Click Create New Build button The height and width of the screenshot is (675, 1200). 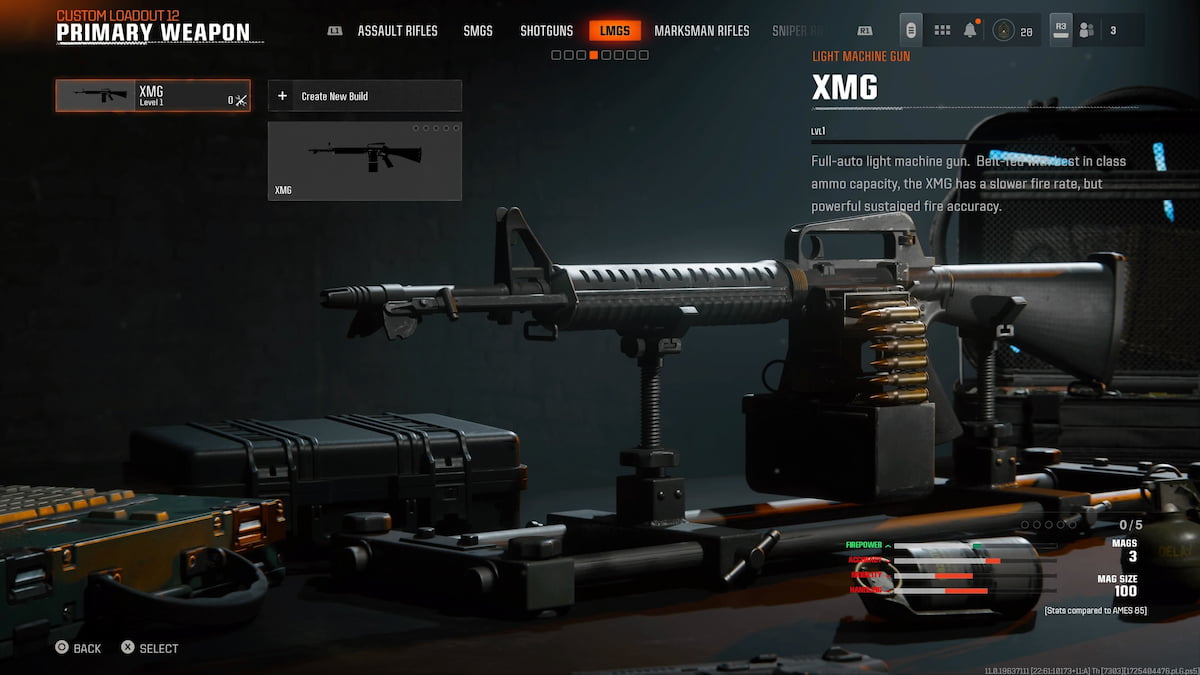click(x=364, y=96)
